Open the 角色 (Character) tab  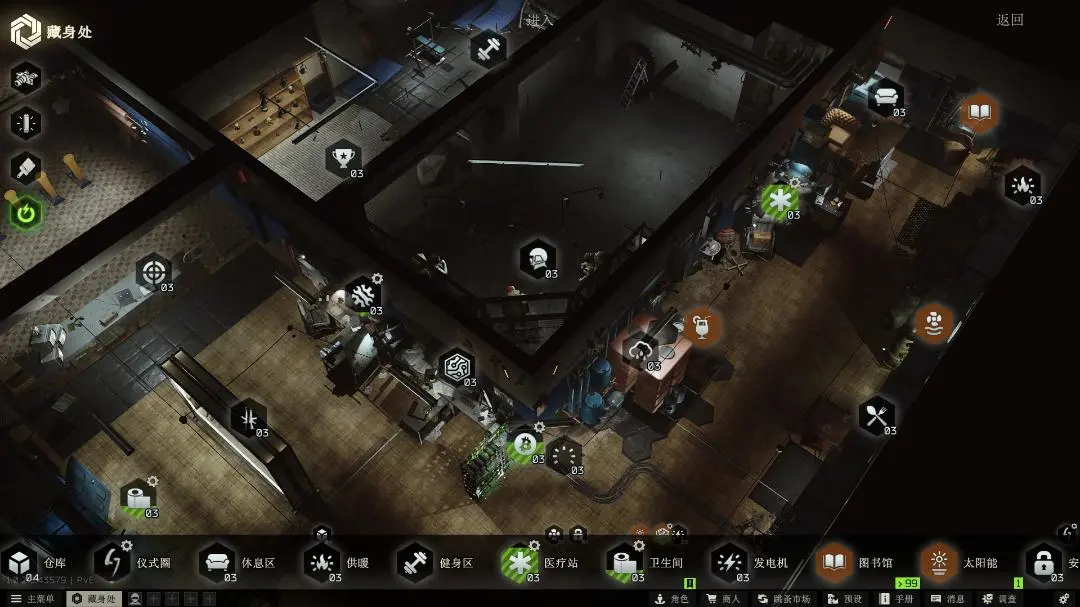pos(673,599)
